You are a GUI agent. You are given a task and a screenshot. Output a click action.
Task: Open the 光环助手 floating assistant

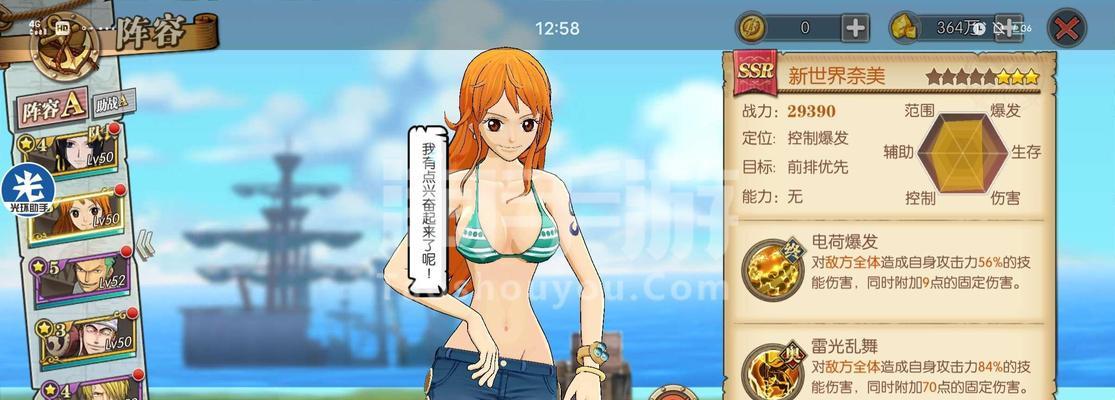pos(26,190)
